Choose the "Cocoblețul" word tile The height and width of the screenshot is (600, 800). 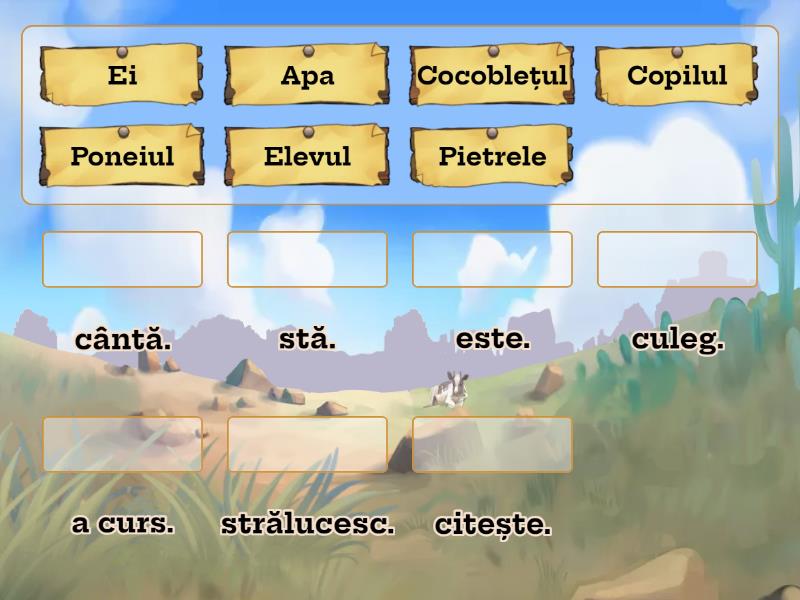pos(492,75)
